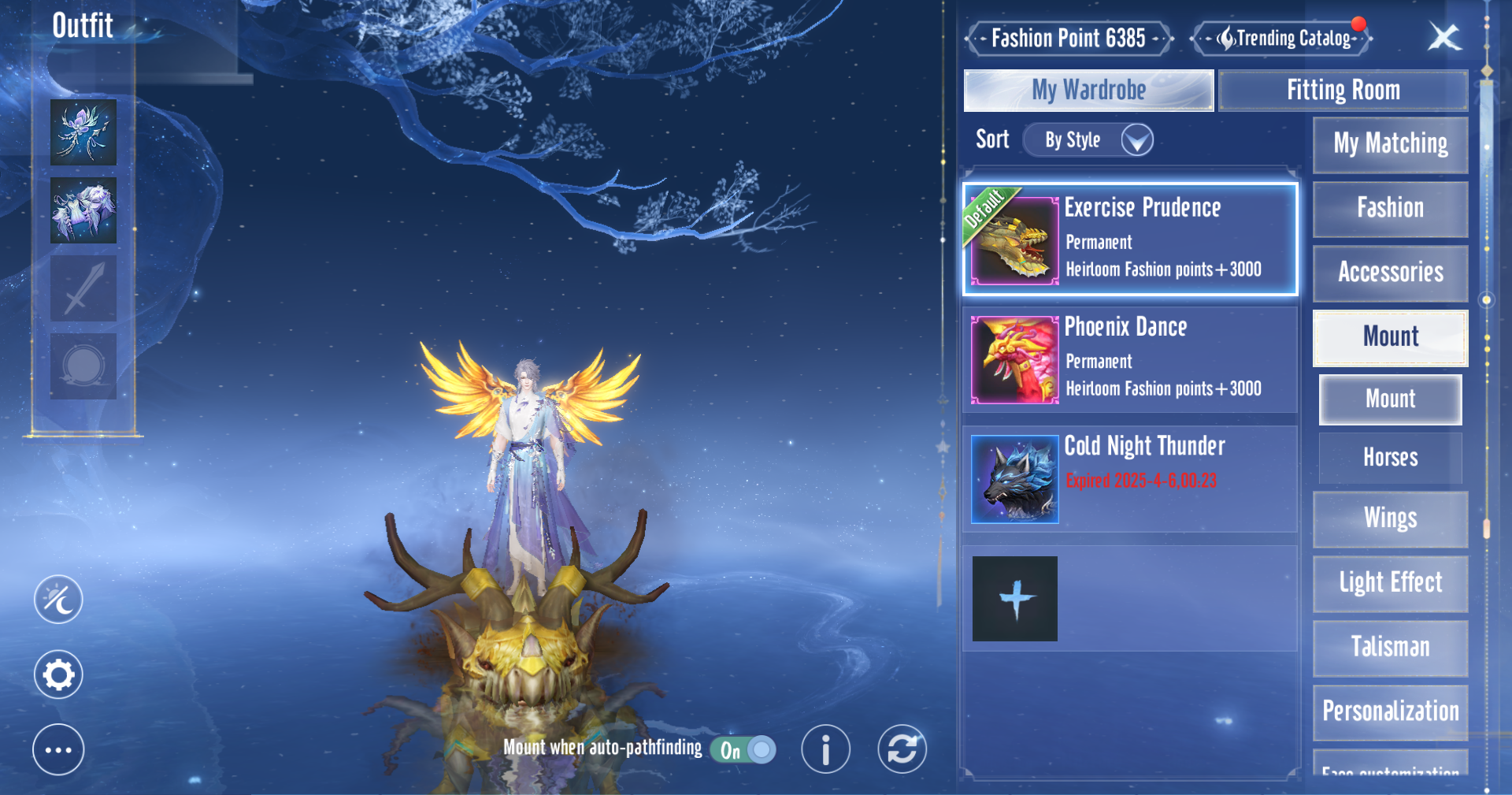Screen dimensions: 1512x795
Task: Select the expired Cold Night Thunder mount
Action: tap(1130, 479)
